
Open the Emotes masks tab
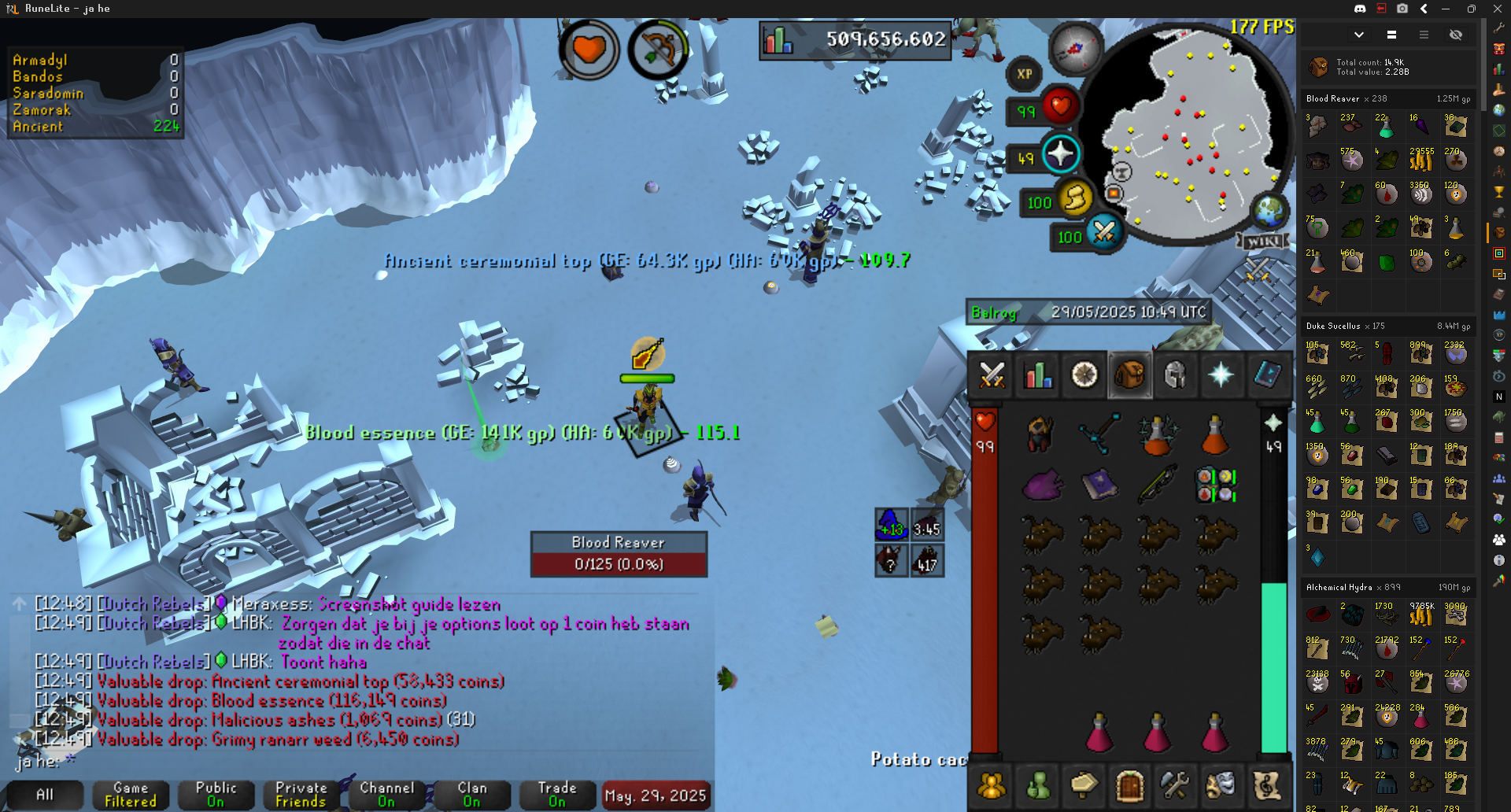[x=1221, y=784]
